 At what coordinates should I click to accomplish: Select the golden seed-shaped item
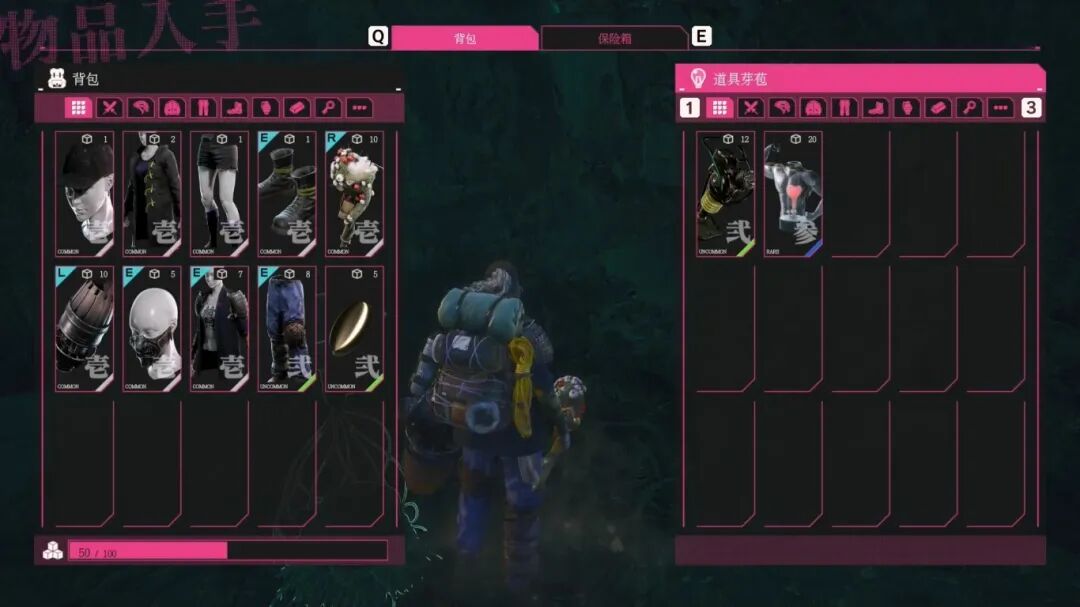[x=354, y=328]
